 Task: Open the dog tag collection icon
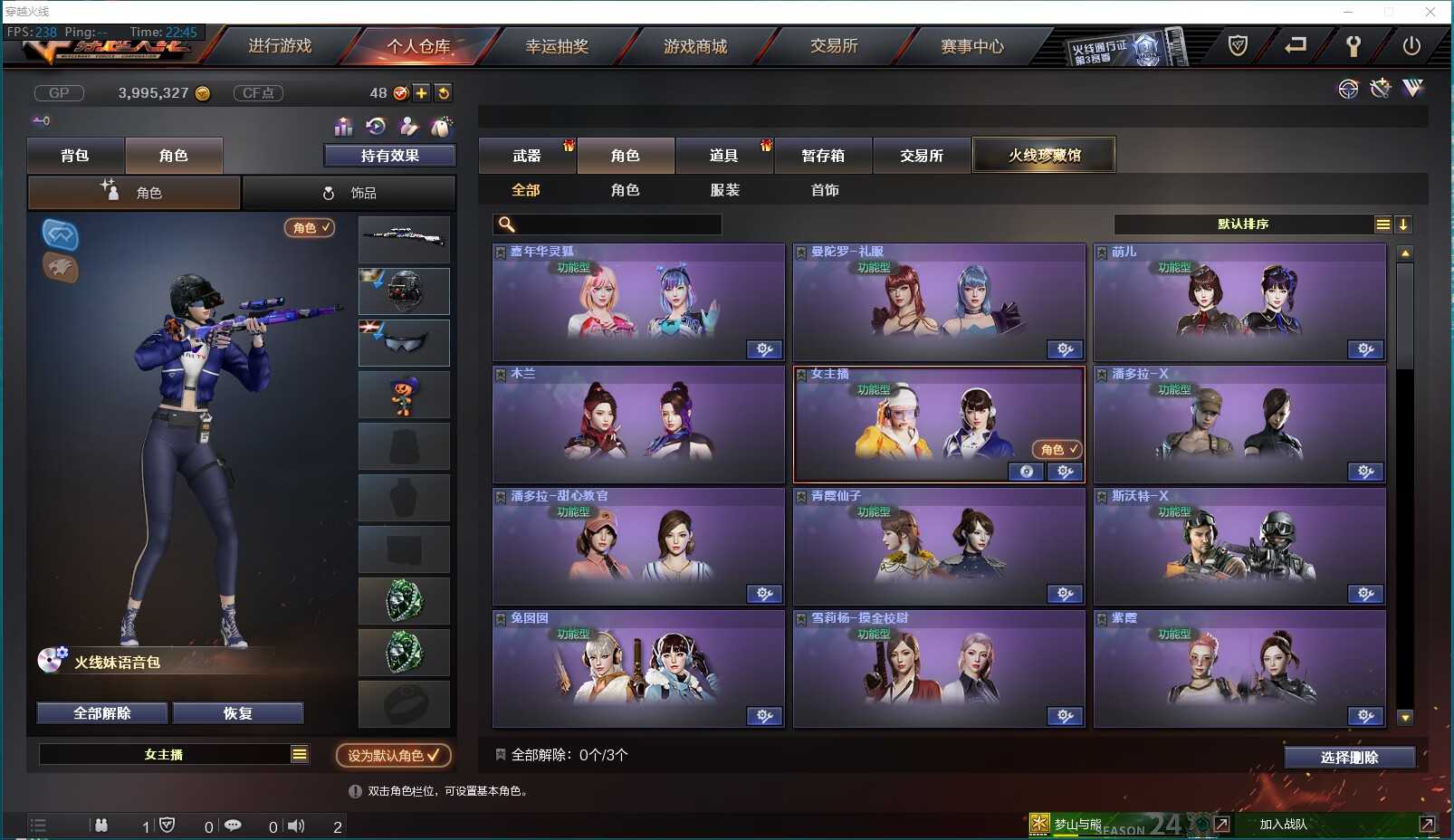tap(443, 127)
